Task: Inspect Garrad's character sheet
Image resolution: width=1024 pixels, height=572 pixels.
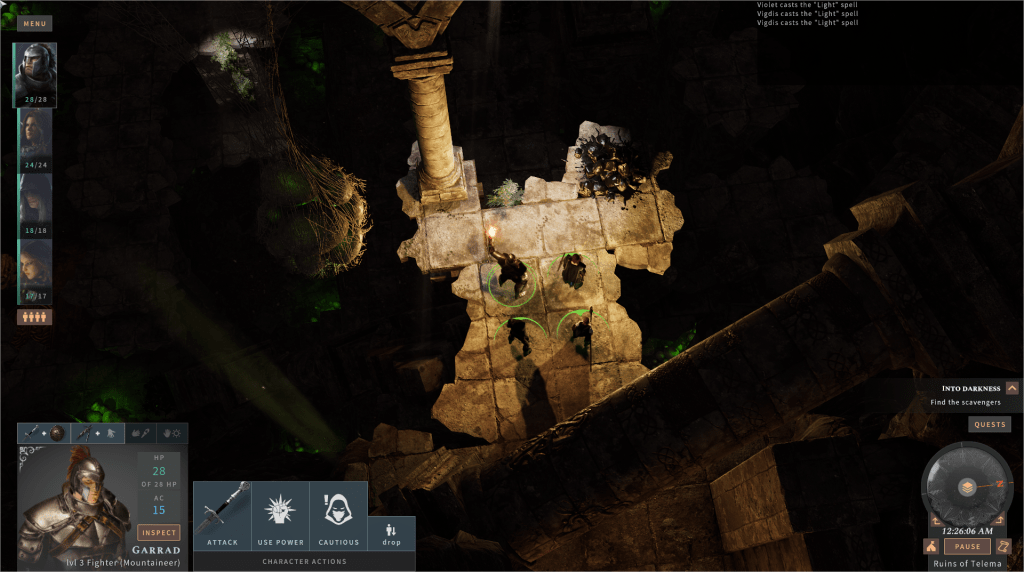Action: coord(159,532)
